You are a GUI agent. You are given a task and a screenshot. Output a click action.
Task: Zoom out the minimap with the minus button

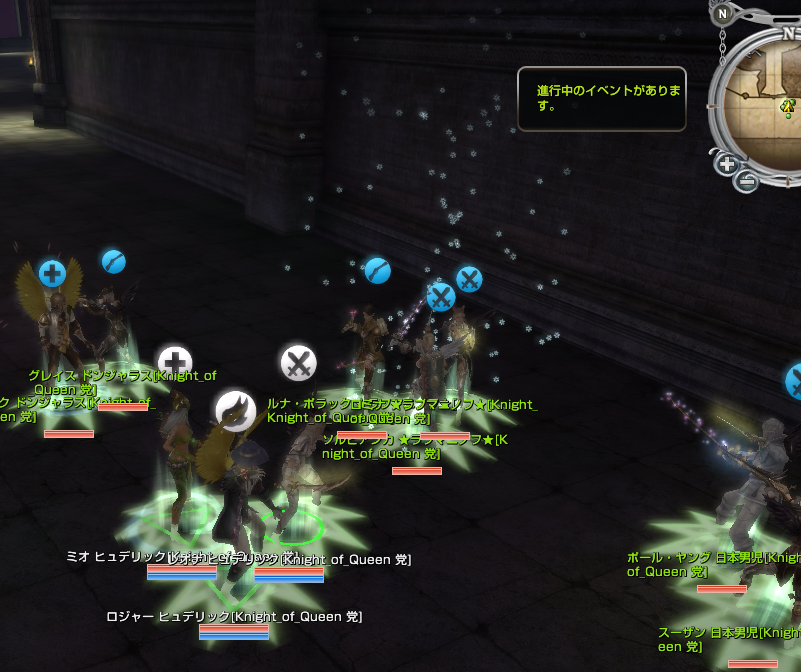point(747,182)
